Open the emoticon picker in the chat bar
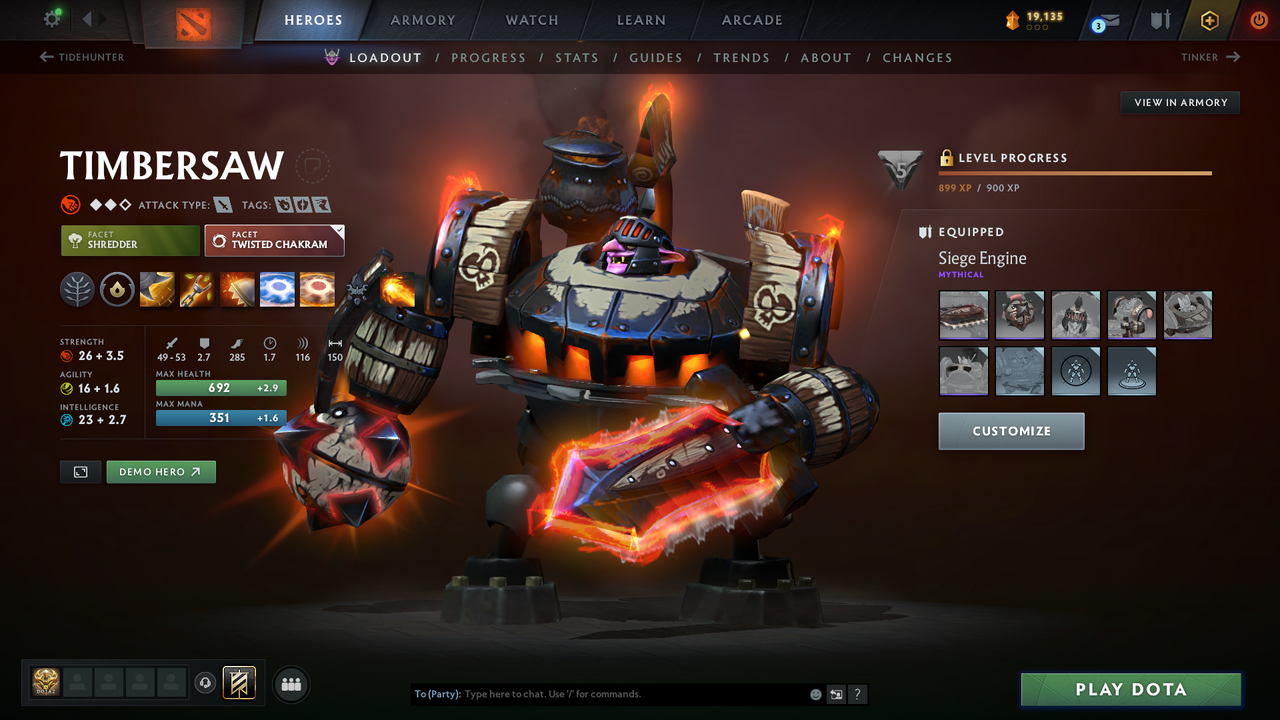Viewport: 1280px width, 720px height. click(x=814, y=693)
